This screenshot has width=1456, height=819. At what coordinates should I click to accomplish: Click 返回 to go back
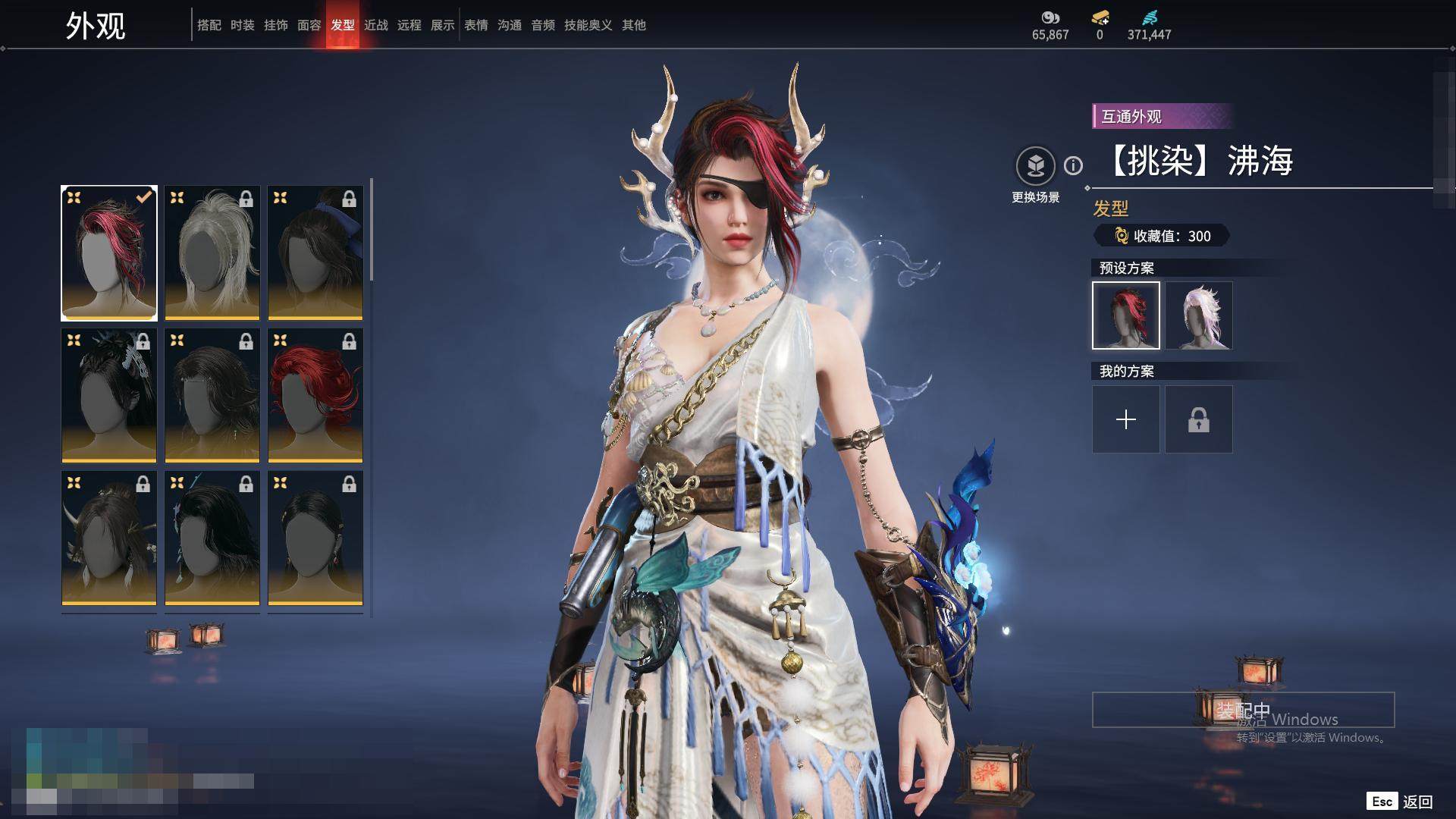(x=1417, y=802)
